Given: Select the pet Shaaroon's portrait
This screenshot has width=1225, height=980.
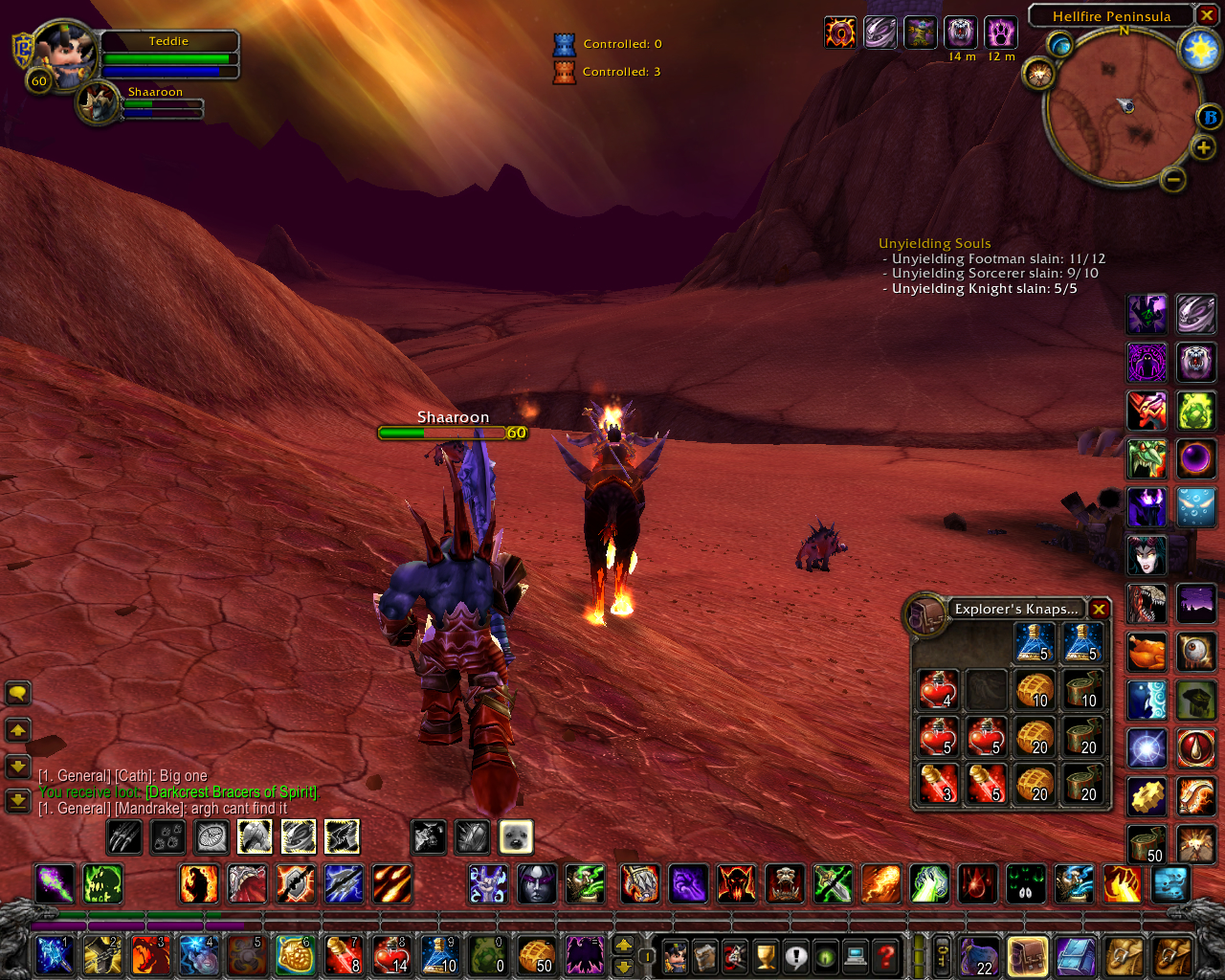Looking at the screenshot, I should (98, 104).
